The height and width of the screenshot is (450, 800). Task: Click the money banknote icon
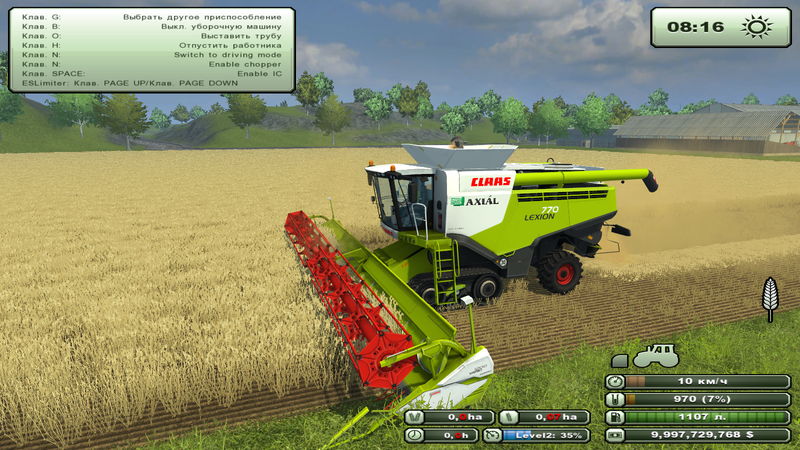coord(616,435)
